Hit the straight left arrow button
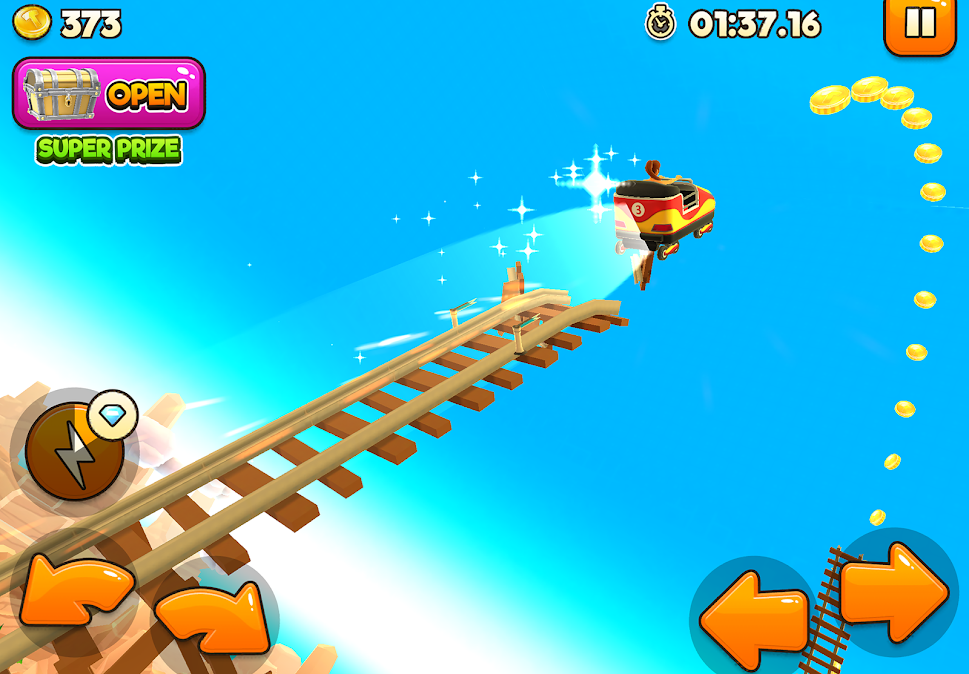Image resolution: width=969 pixels, height=674 pixels. point(754,618)
